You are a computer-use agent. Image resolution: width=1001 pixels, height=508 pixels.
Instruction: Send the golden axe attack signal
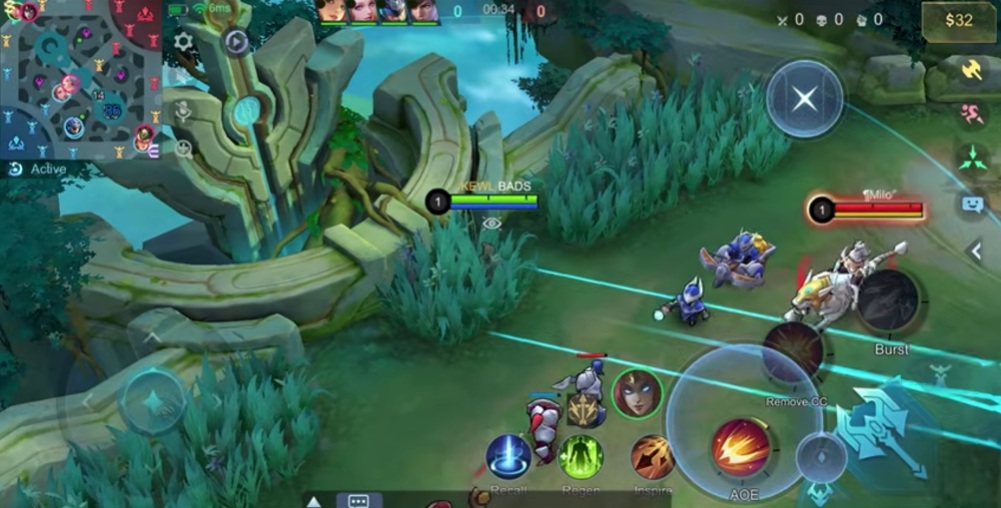972,69
